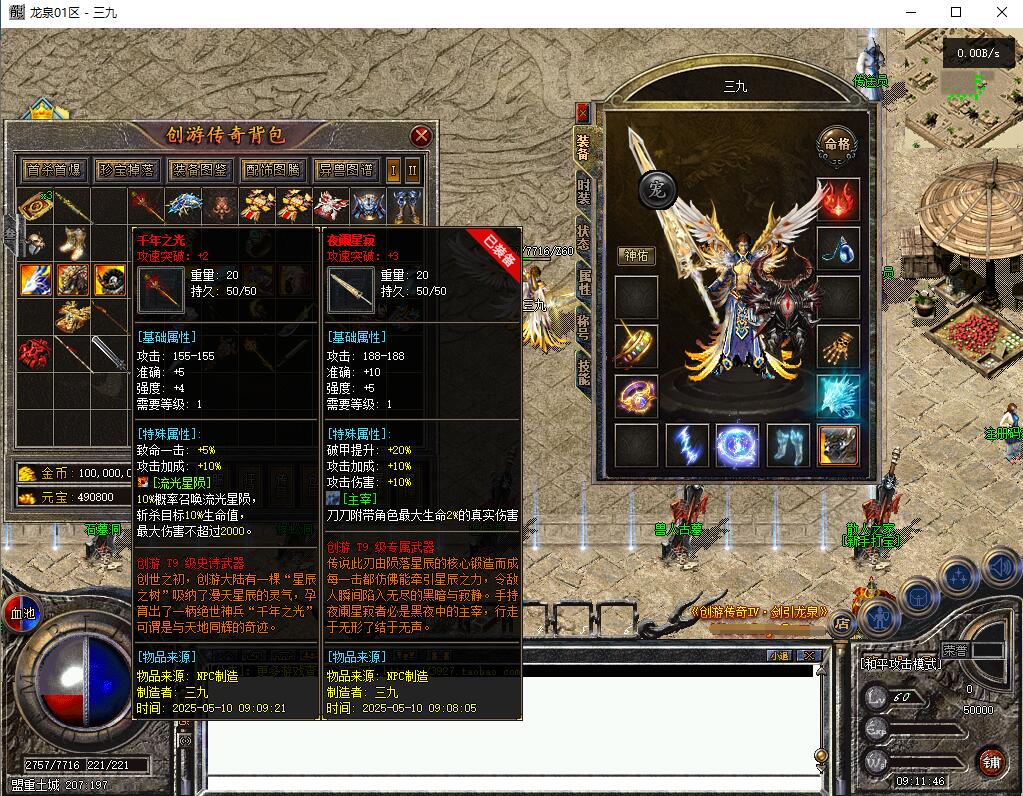Maximize the game window

[956, 12]
